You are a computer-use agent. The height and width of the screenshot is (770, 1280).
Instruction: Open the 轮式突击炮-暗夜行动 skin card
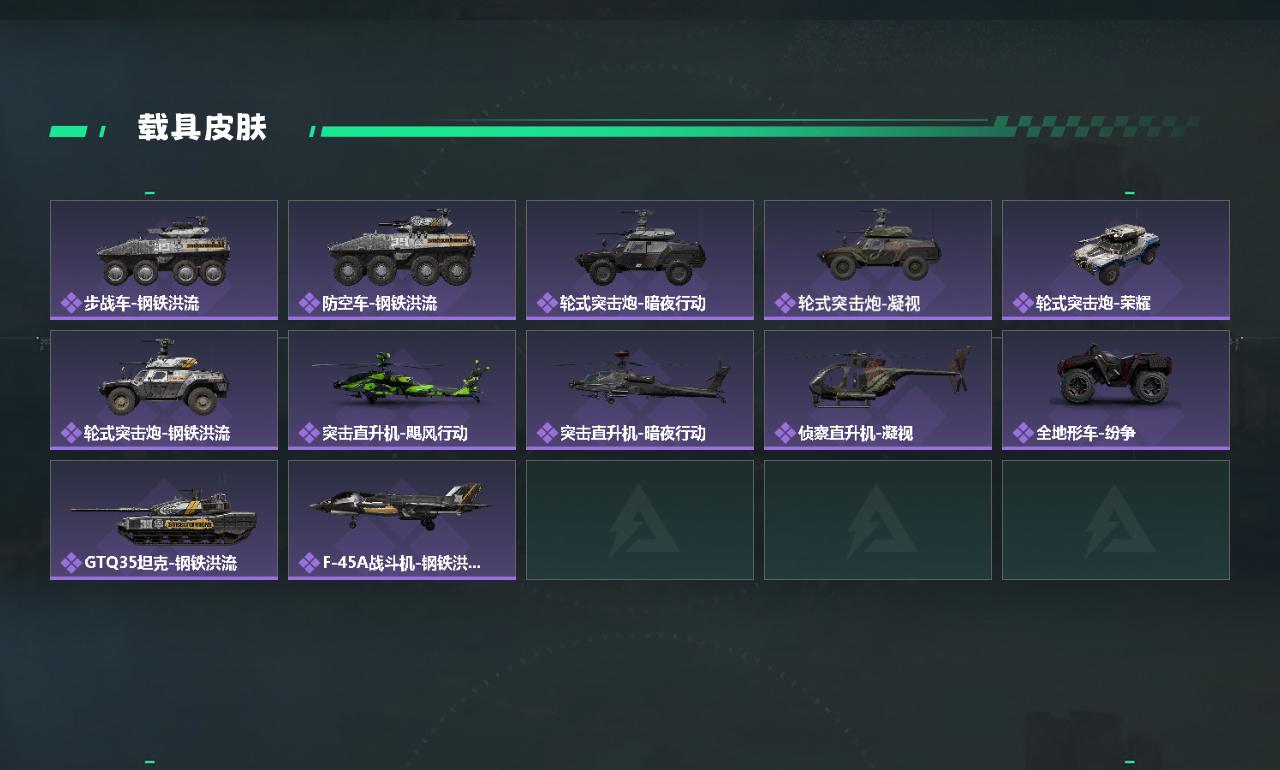click(640, 259)
